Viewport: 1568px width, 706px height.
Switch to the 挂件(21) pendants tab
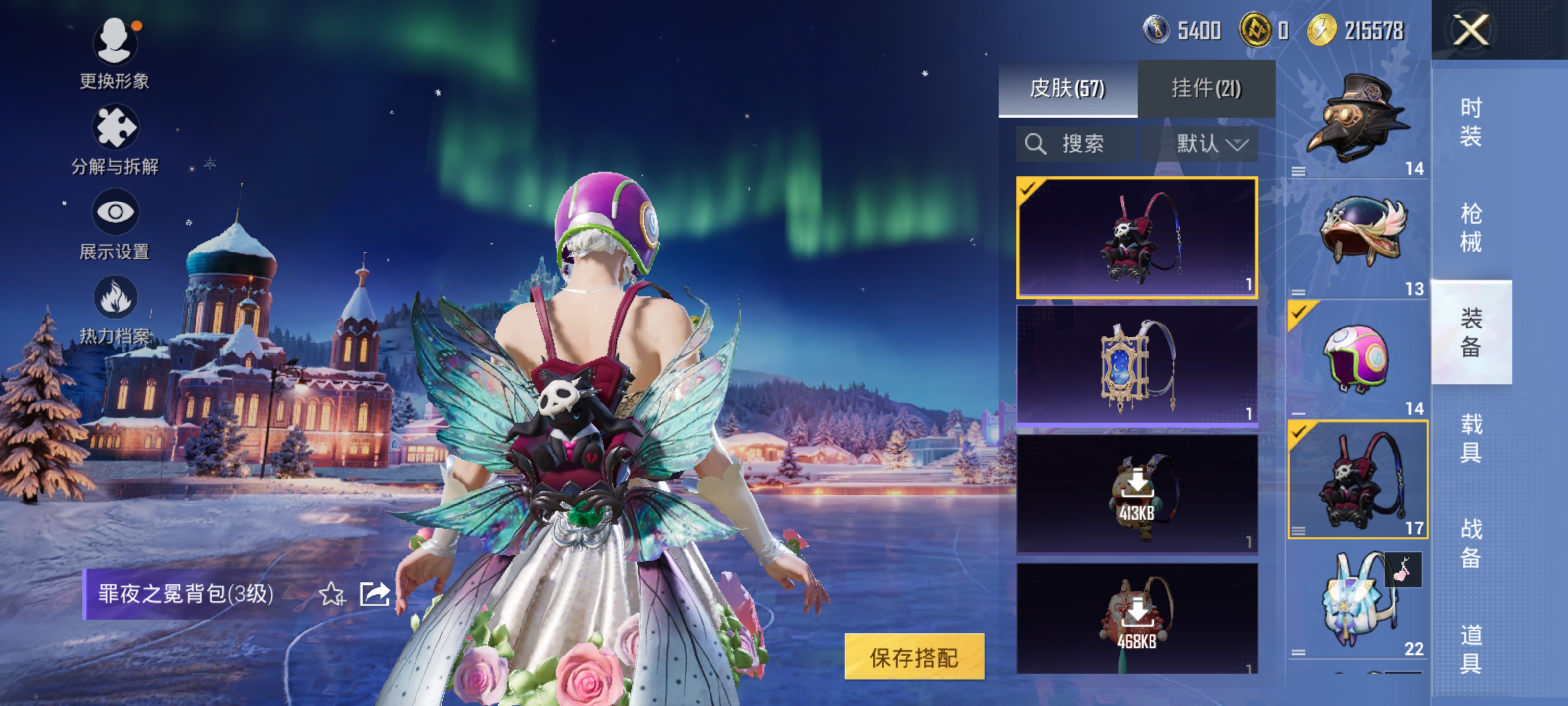coord(1206,88)
